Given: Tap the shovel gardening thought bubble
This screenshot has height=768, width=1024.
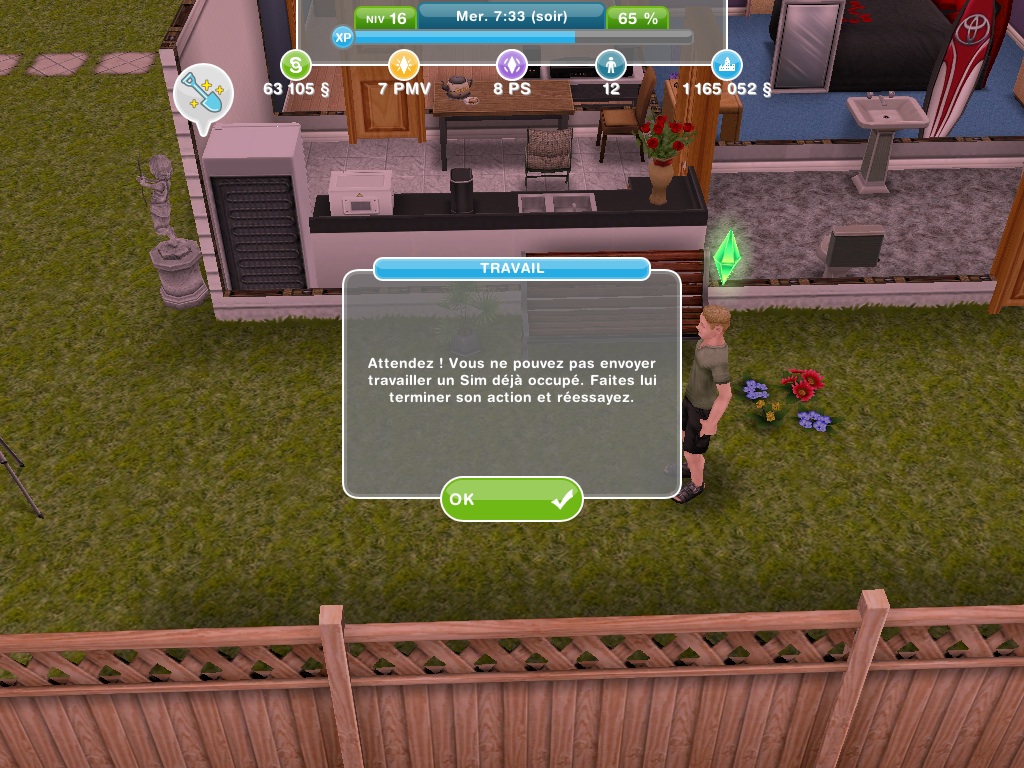Looking at the screenshot, I should point(203,96).
